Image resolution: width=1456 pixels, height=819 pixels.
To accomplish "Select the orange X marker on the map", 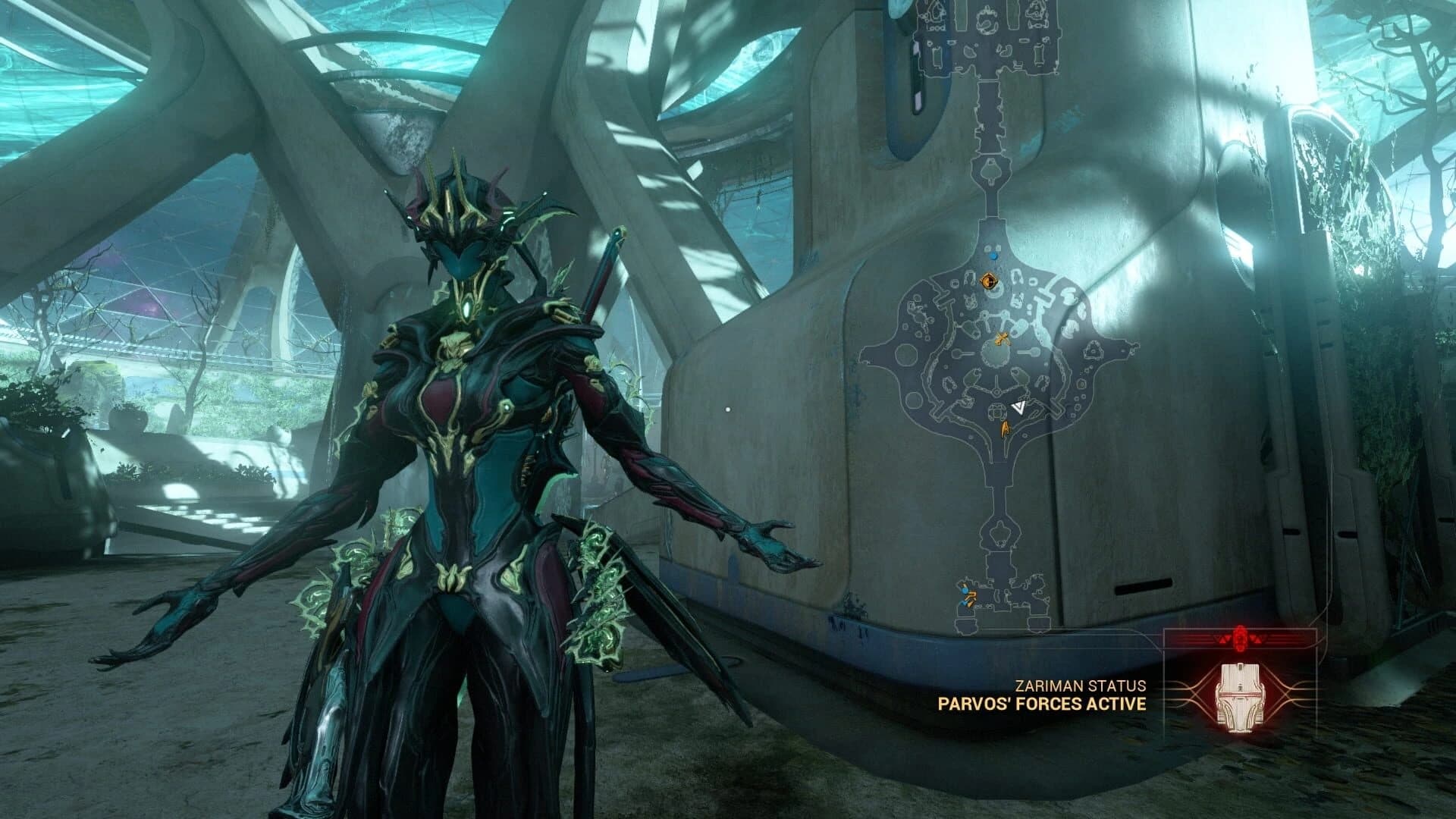I will [1003, 337].
